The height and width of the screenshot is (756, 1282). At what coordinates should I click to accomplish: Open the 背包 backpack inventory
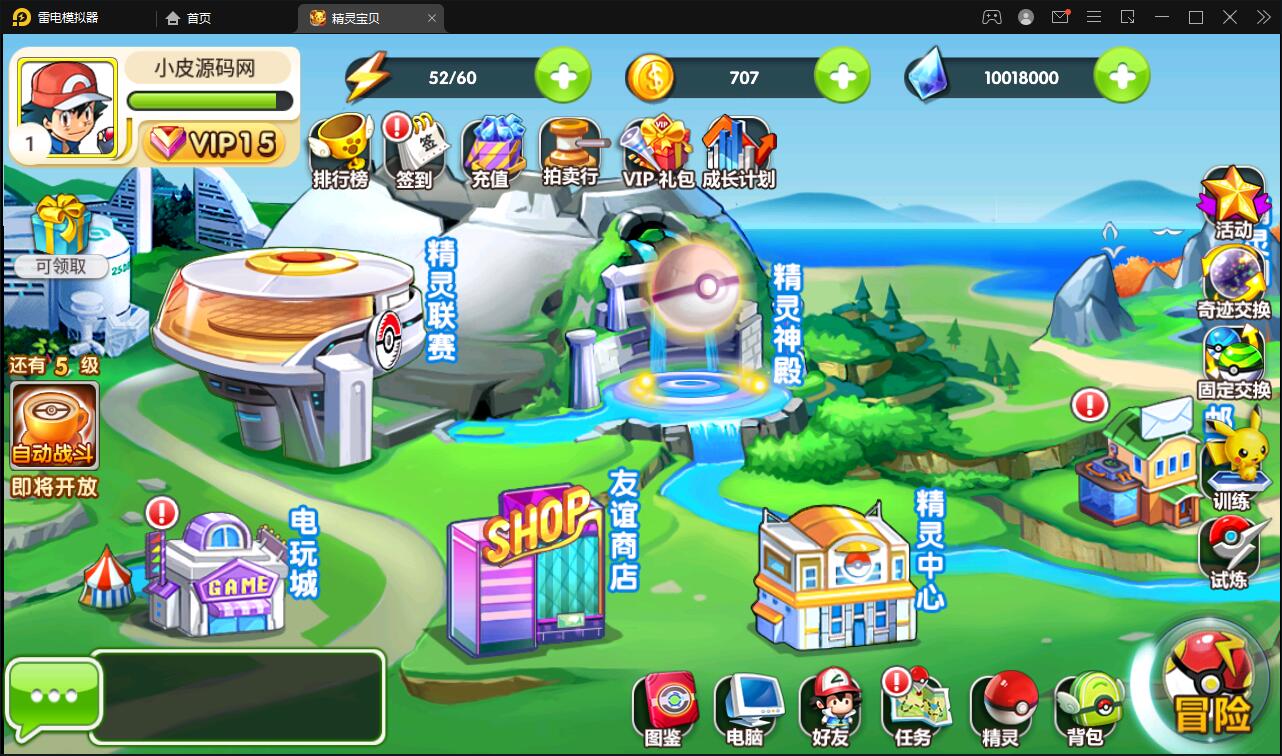pos(1086,709)
